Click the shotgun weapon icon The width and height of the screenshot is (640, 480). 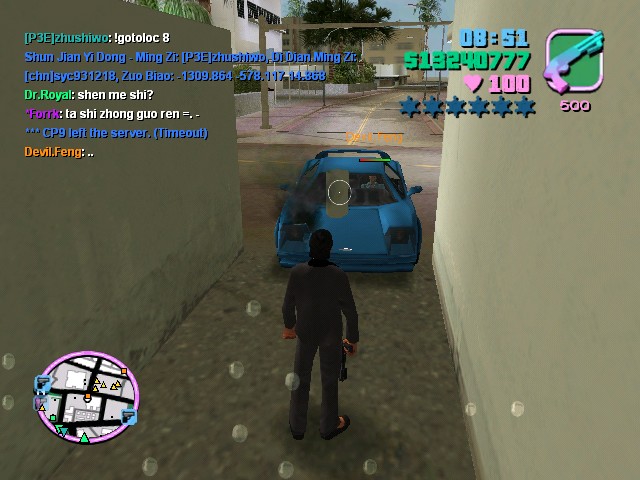[x=573, y=61]
